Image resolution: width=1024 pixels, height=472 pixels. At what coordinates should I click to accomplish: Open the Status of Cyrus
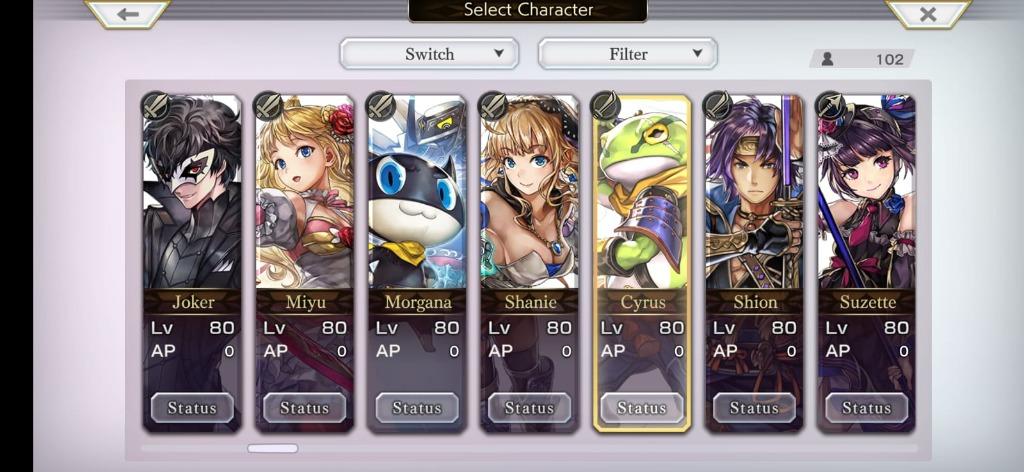[x=641, y=408]
